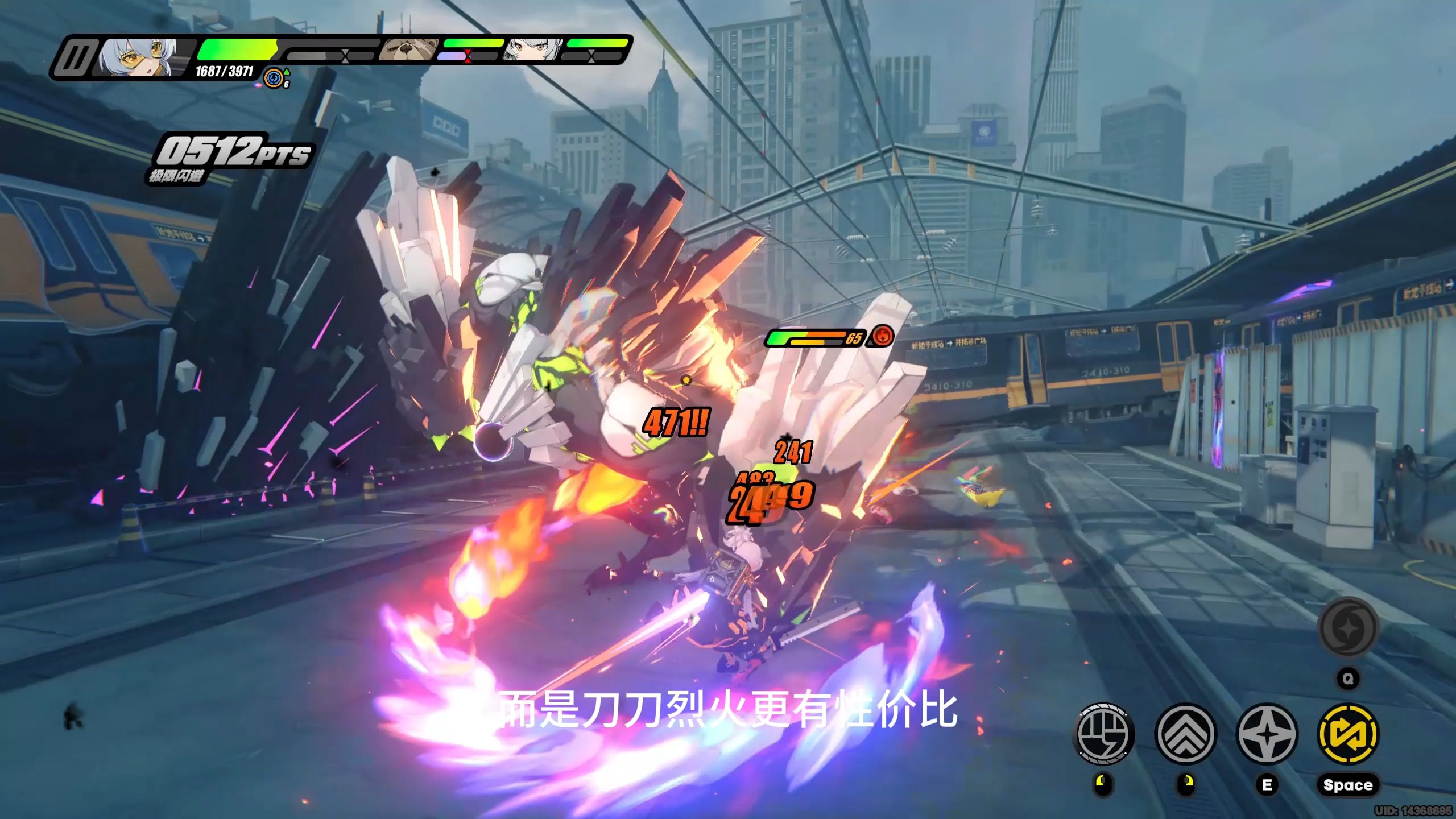Image resolution: width=1456 pixels, height=819 pixels.
Task: Hit the yellow switch-character button
Action: pos(1348,733)
